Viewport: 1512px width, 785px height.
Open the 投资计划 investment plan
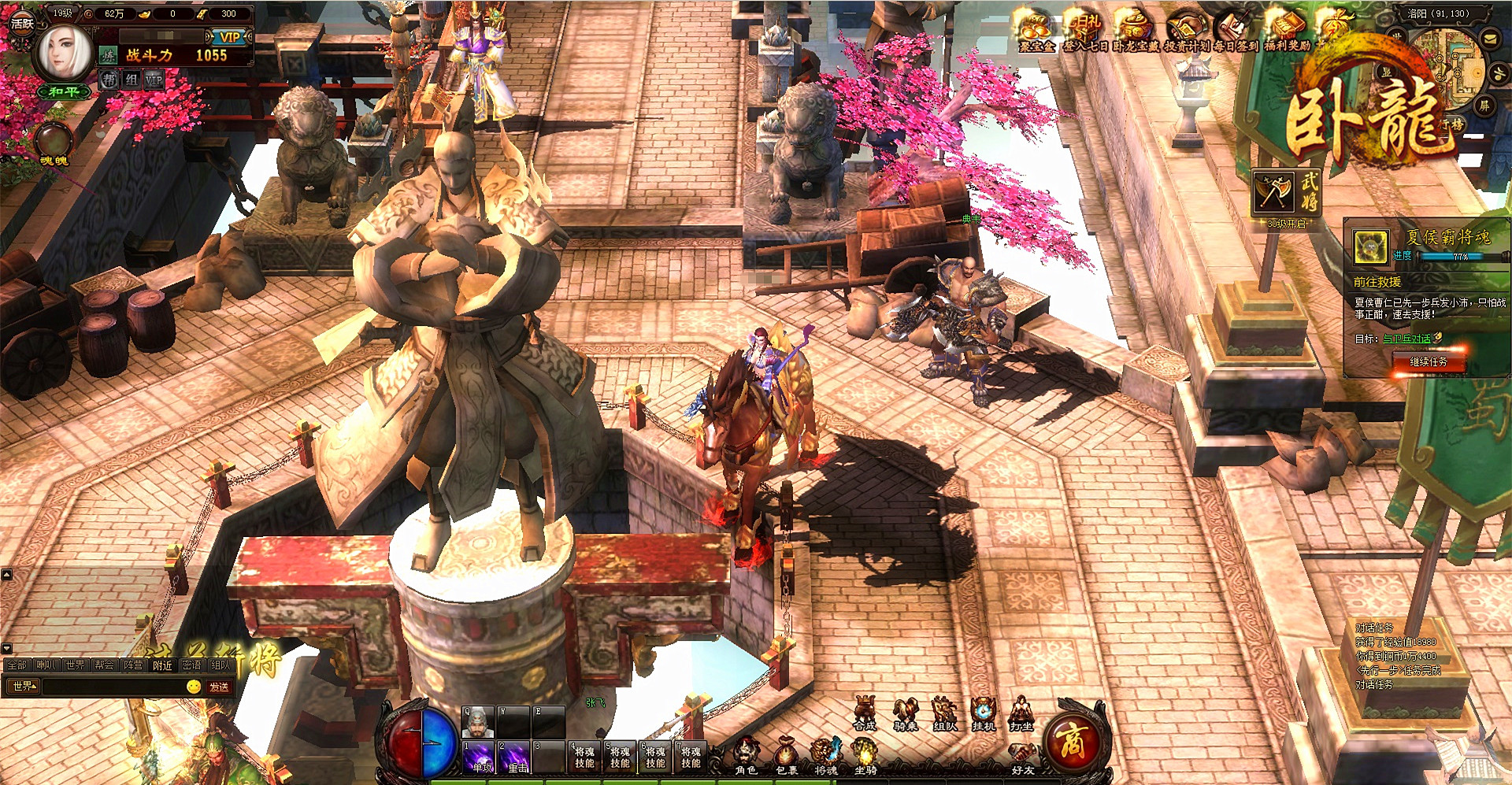(x=1186, y=32)
